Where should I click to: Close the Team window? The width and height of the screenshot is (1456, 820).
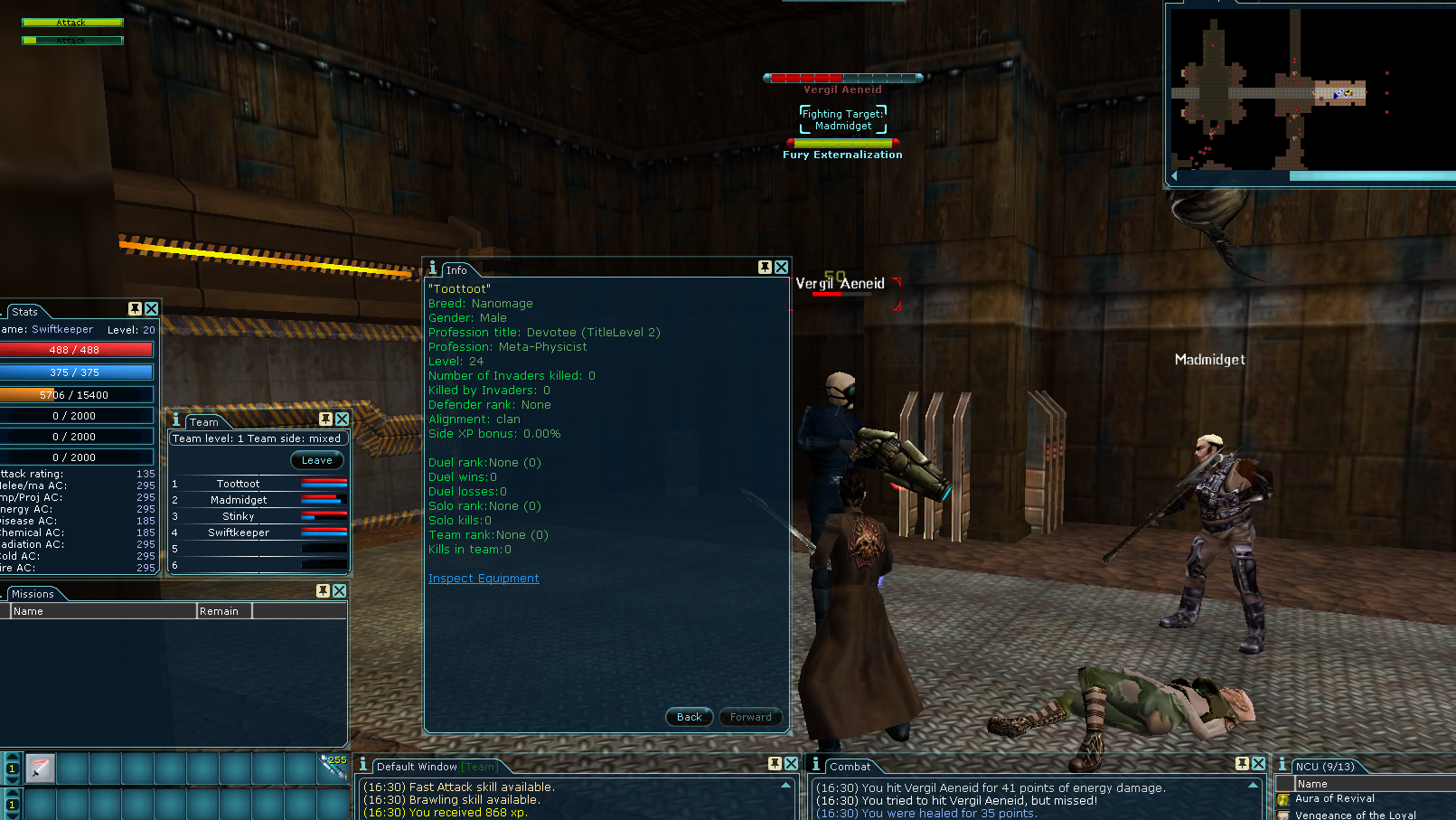click(342, 419)
